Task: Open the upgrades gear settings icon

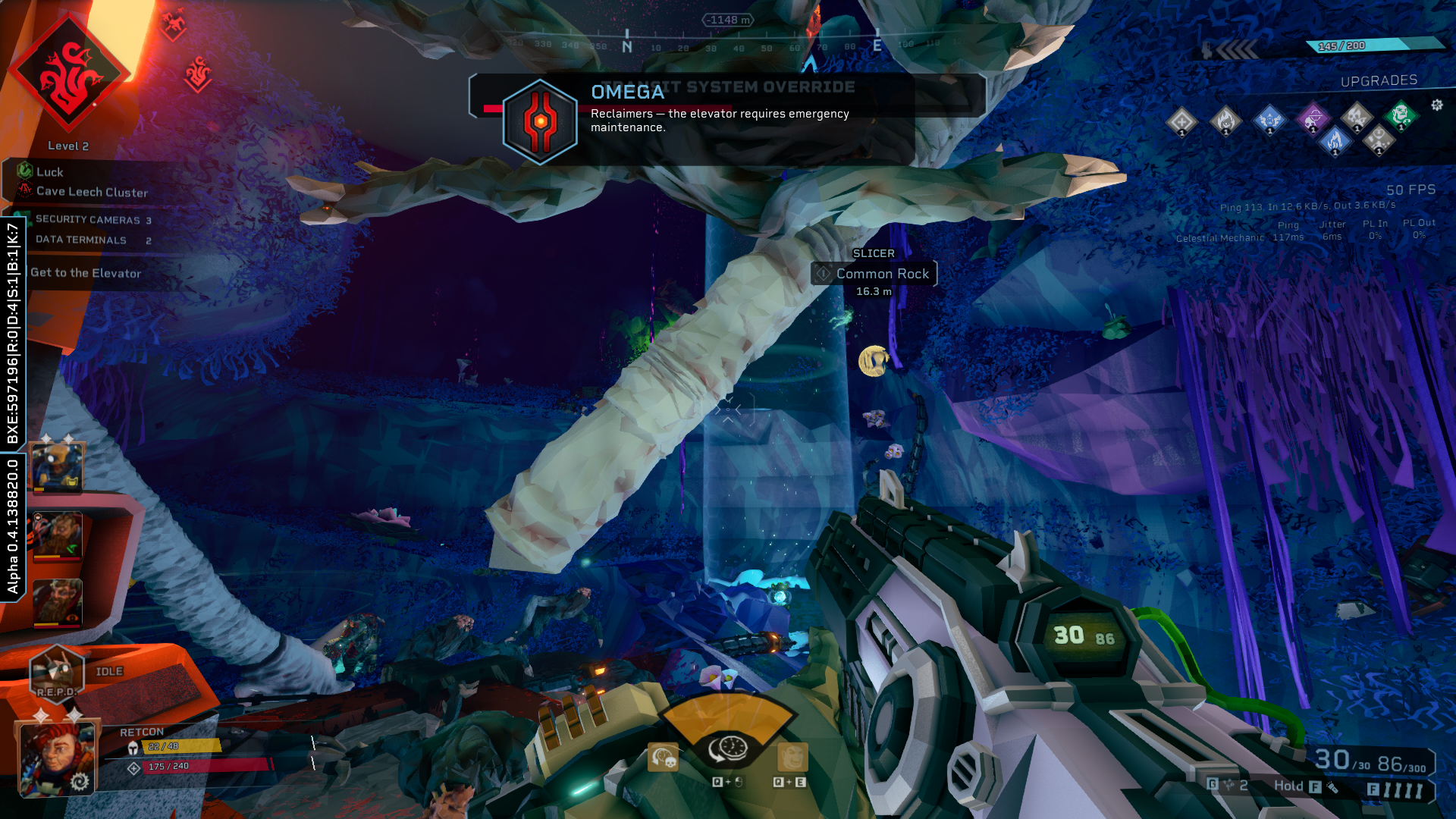Action: (x=1437, y=105)
